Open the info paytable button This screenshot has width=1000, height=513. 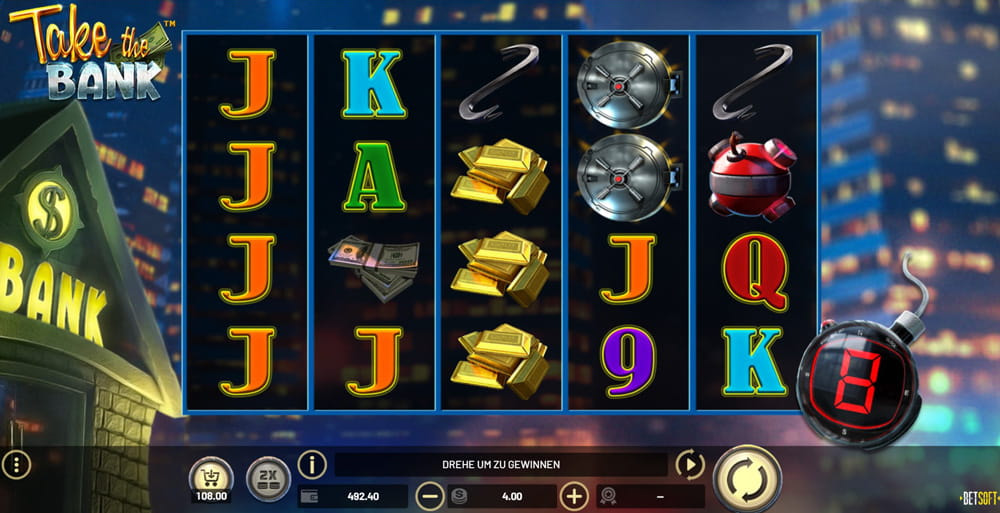coord(313,465)
